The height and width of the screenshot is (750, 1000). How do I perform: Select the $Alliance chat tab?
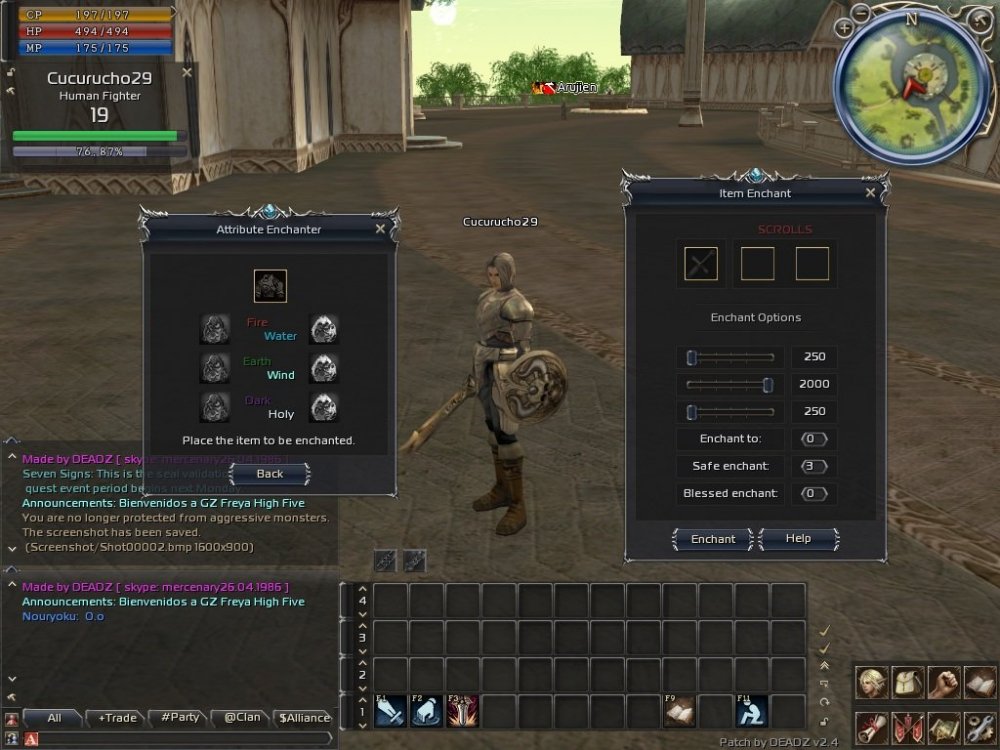[304, 717]
